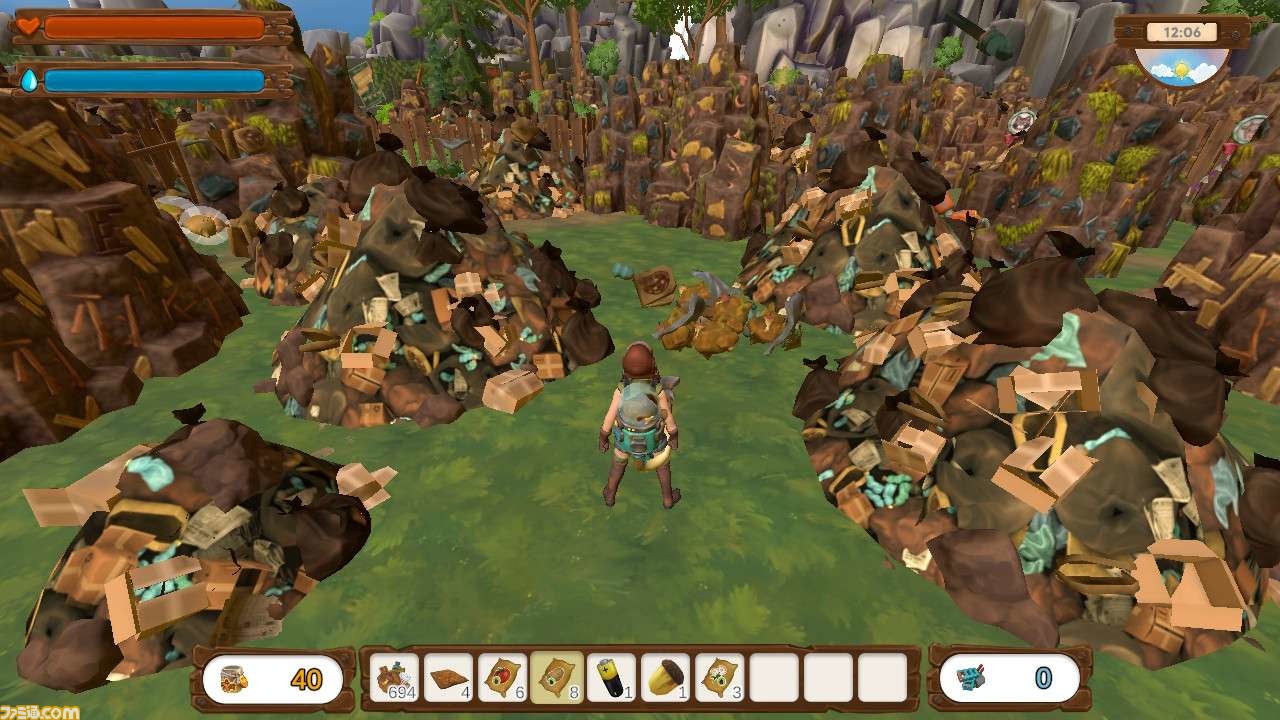This screenshot has width=1280, height=720.
Task: Select the trash pile hotbar slot
Action: click(395, 678)
